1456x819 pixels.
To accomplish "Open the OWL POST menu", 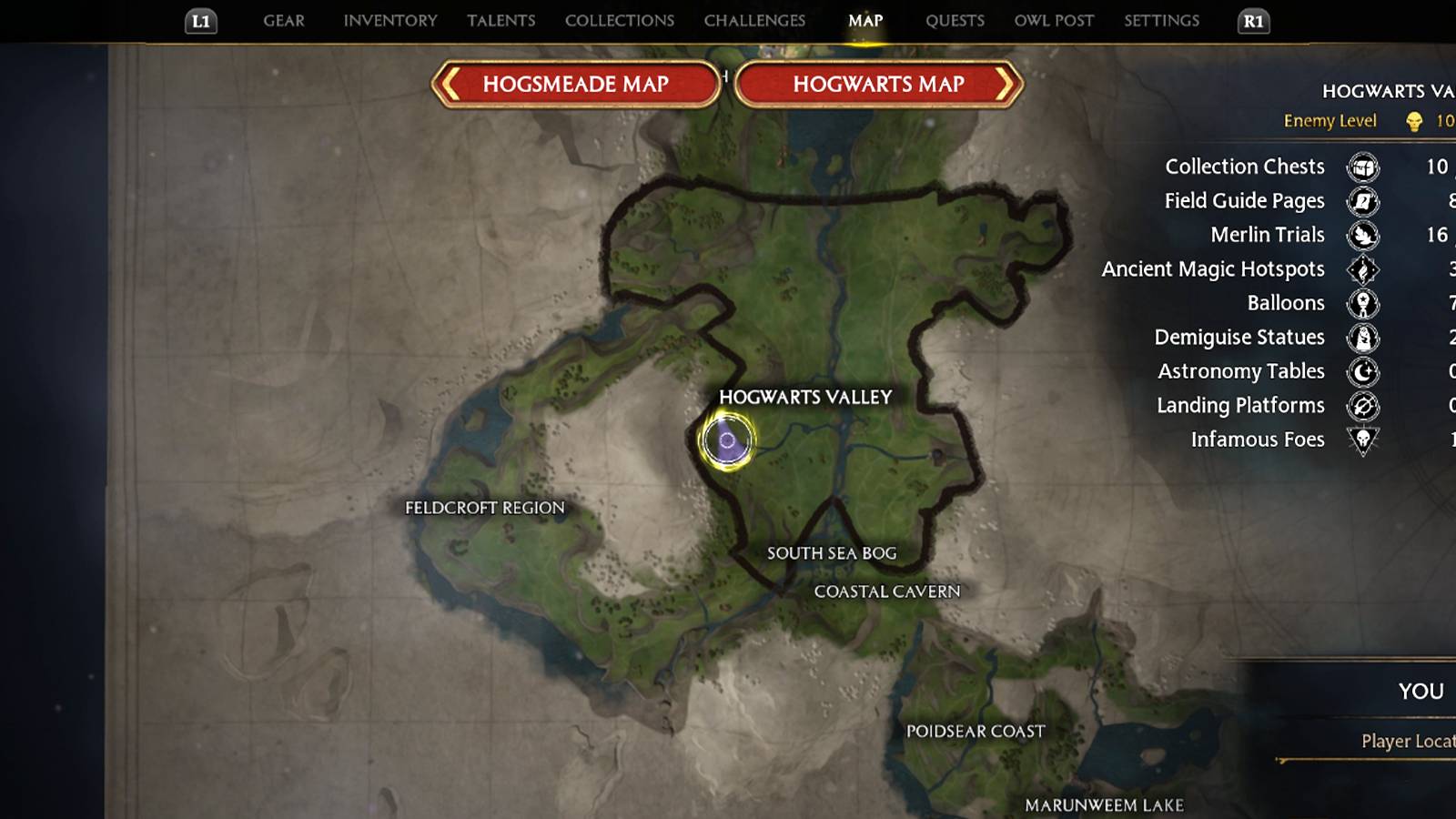I will [1053, 20].
